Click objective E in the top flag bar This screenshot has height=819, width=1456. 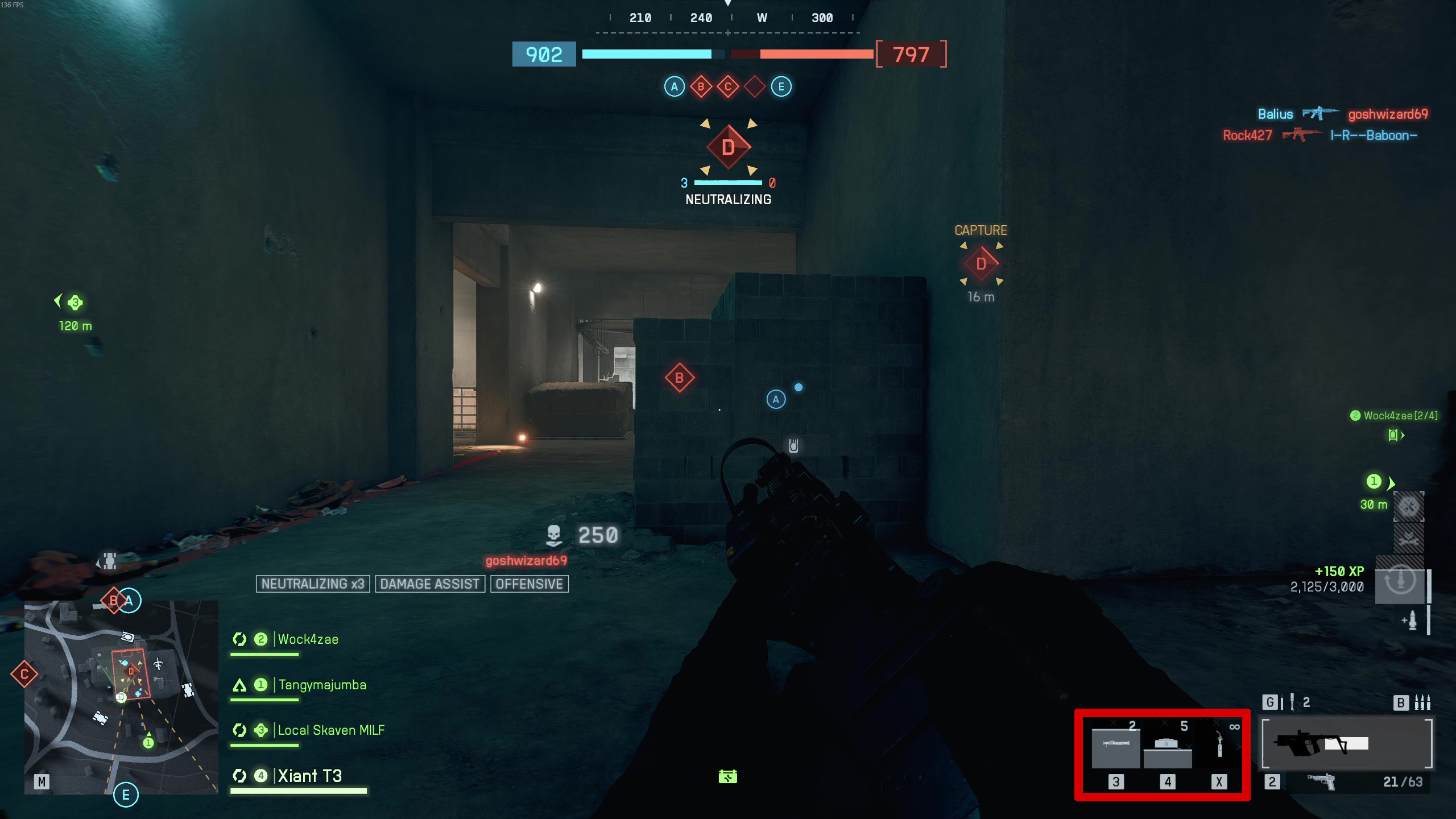pyautogui.click(x=781, y=87)
